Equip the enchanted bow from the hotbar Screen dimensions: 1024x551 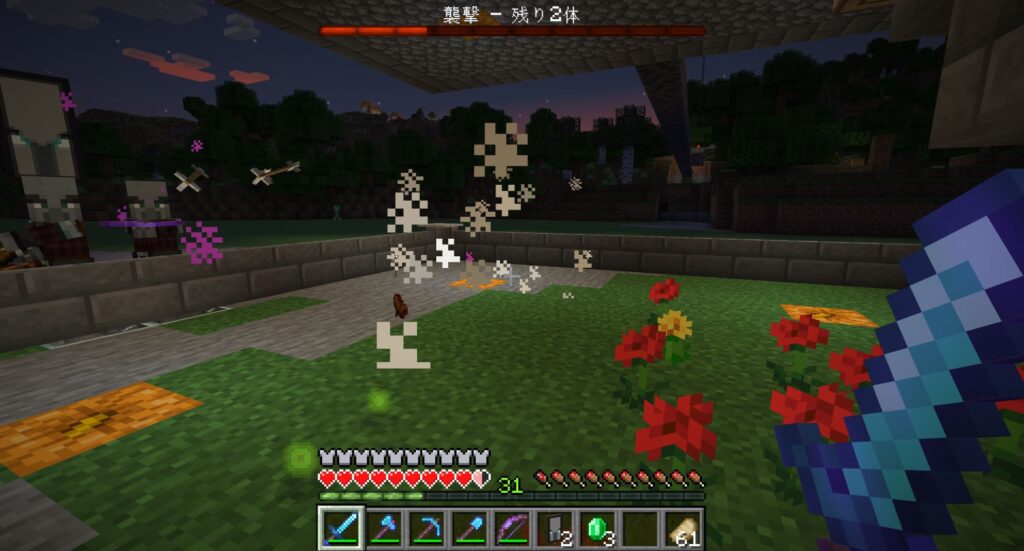[512, 527]
